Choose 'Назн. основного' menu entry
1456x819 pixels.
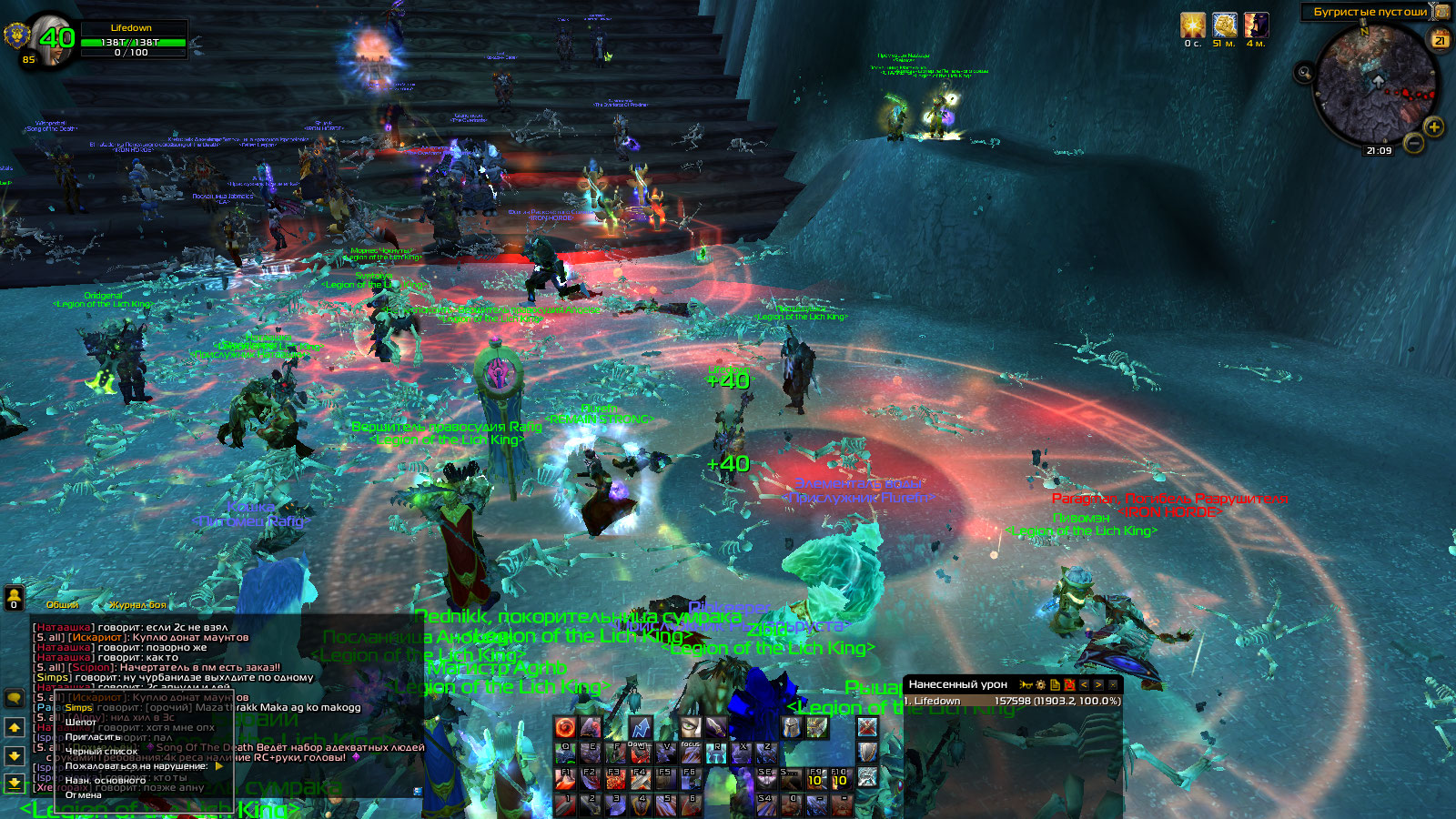pyautogui.click(x=105, y=781)
